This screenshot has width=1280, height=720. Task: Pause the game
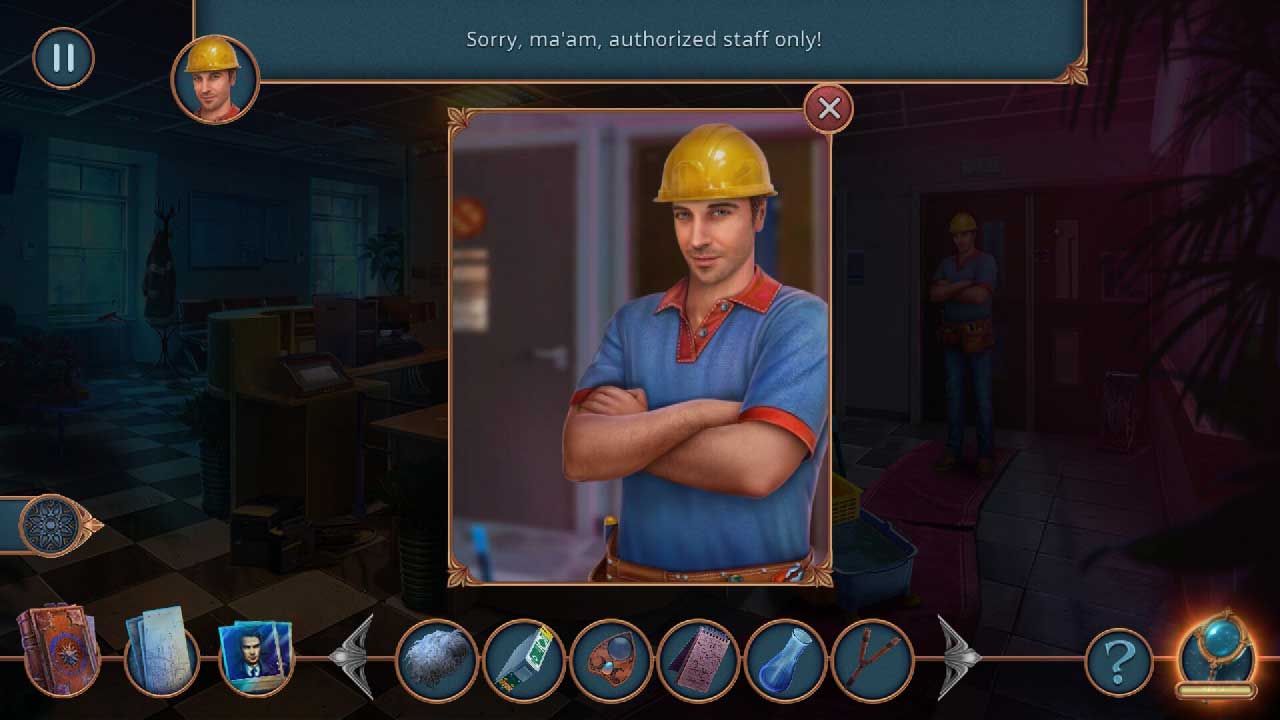pos(63,58)
